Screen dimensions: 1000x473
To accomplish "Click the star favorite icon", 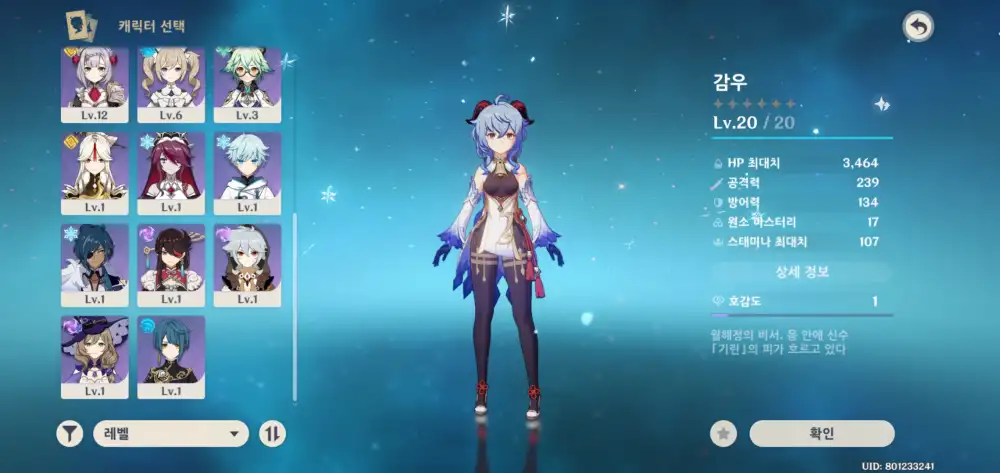I will 724,433.
